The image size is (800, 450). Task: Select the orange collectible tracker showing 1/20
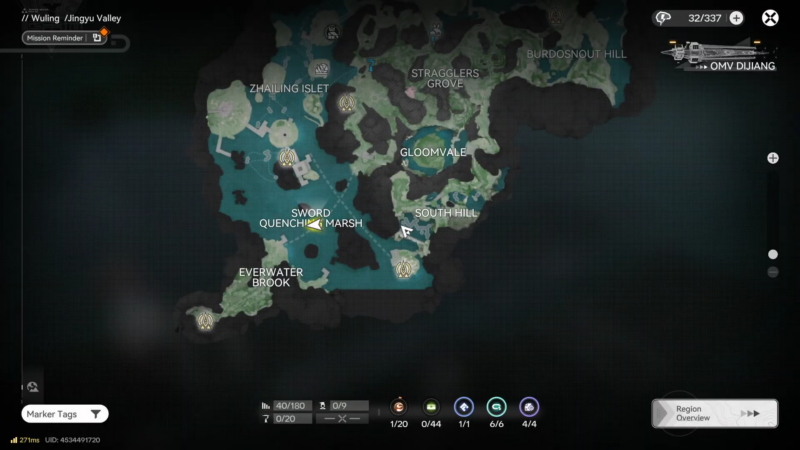tap(399, 406)
